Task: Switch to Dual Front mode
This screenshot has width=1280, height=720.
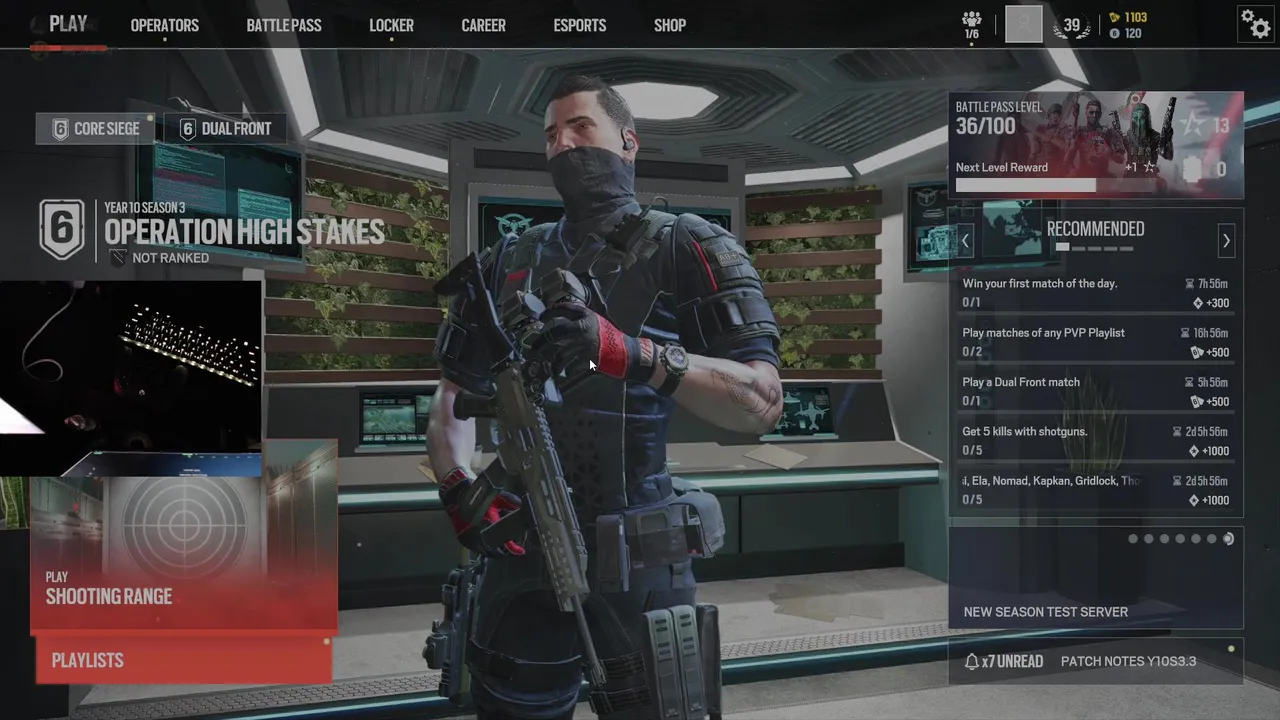Action: tap(226, 128)
